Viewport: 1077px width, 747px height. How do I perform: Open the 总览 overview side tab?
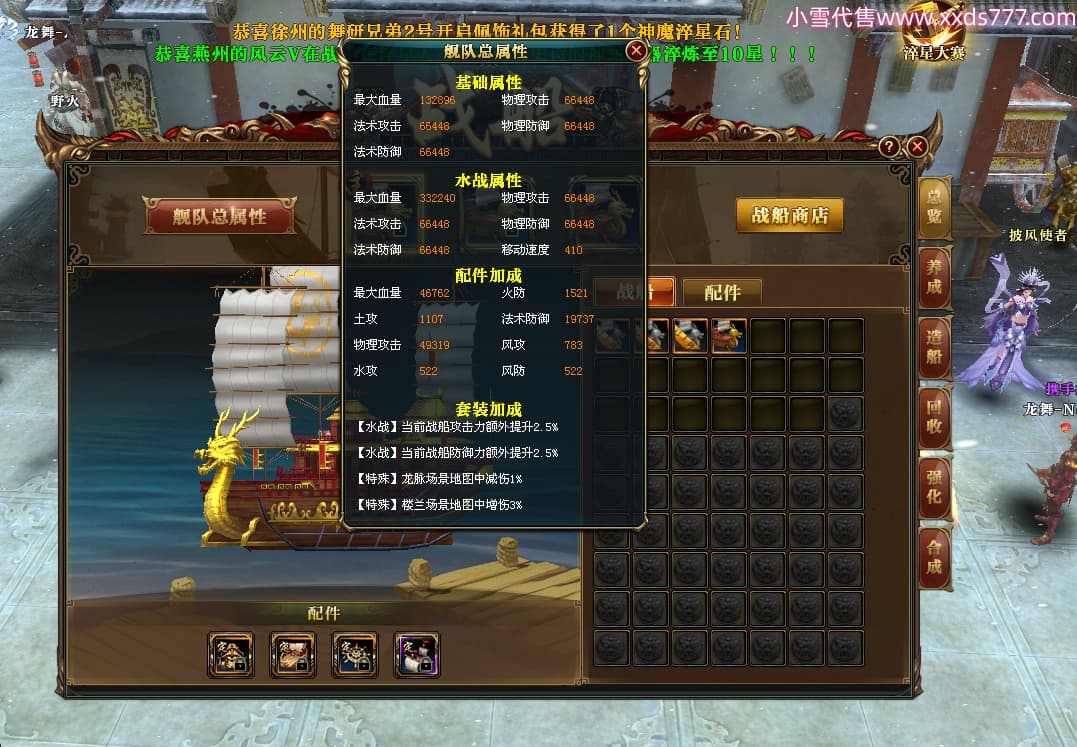(x=934, y=207)
